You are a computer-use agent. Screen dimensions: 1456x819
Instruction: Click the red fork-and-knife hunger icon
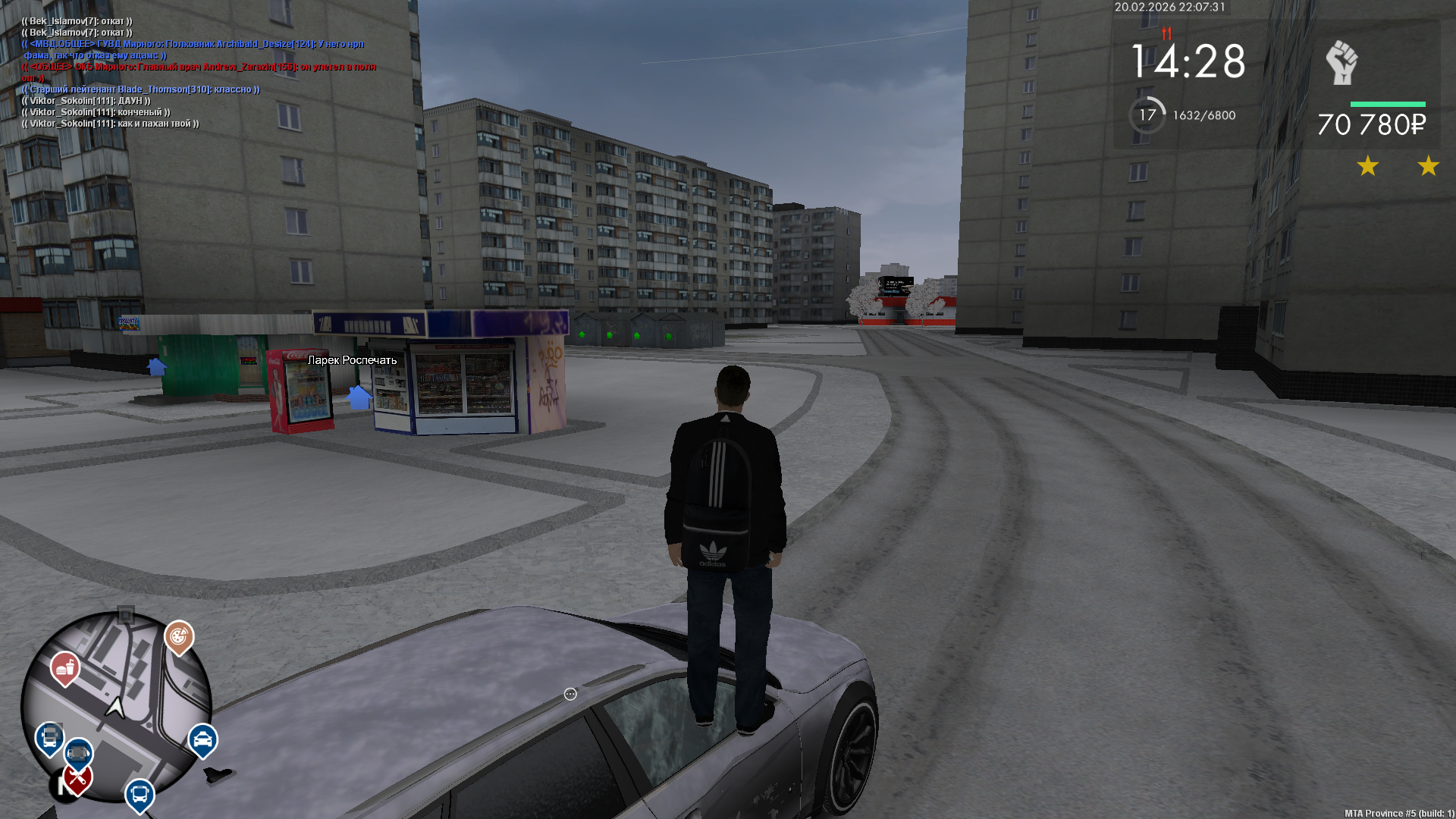1166,33
